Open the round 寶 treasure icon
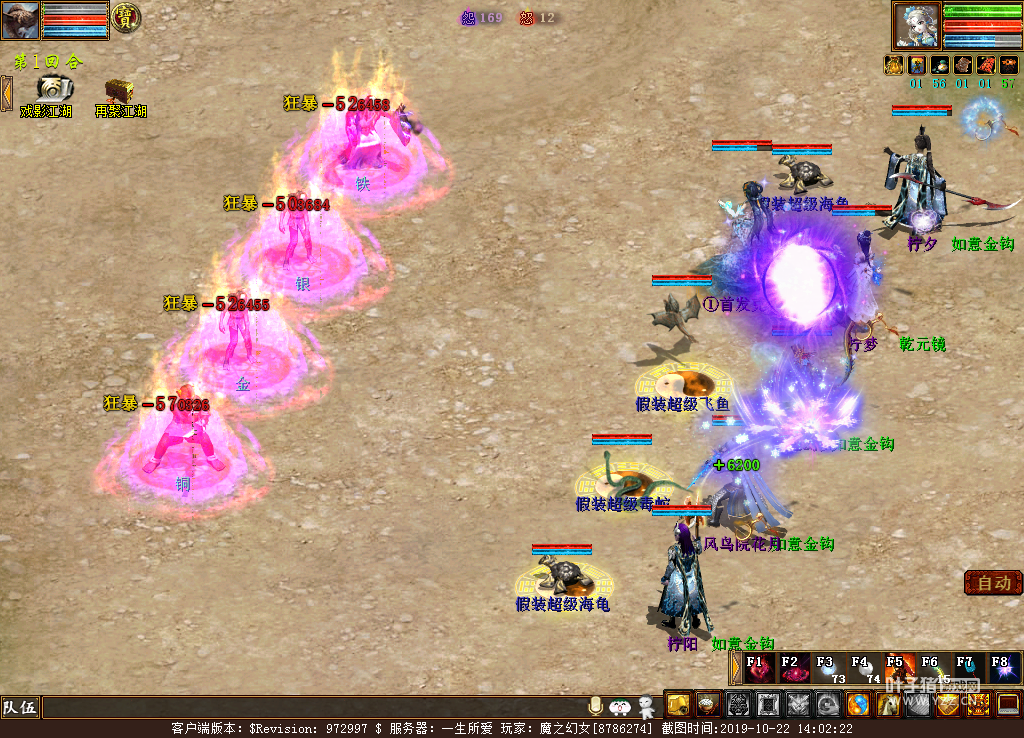Viewport: 1024px width, 738px height. pos(125,17)
